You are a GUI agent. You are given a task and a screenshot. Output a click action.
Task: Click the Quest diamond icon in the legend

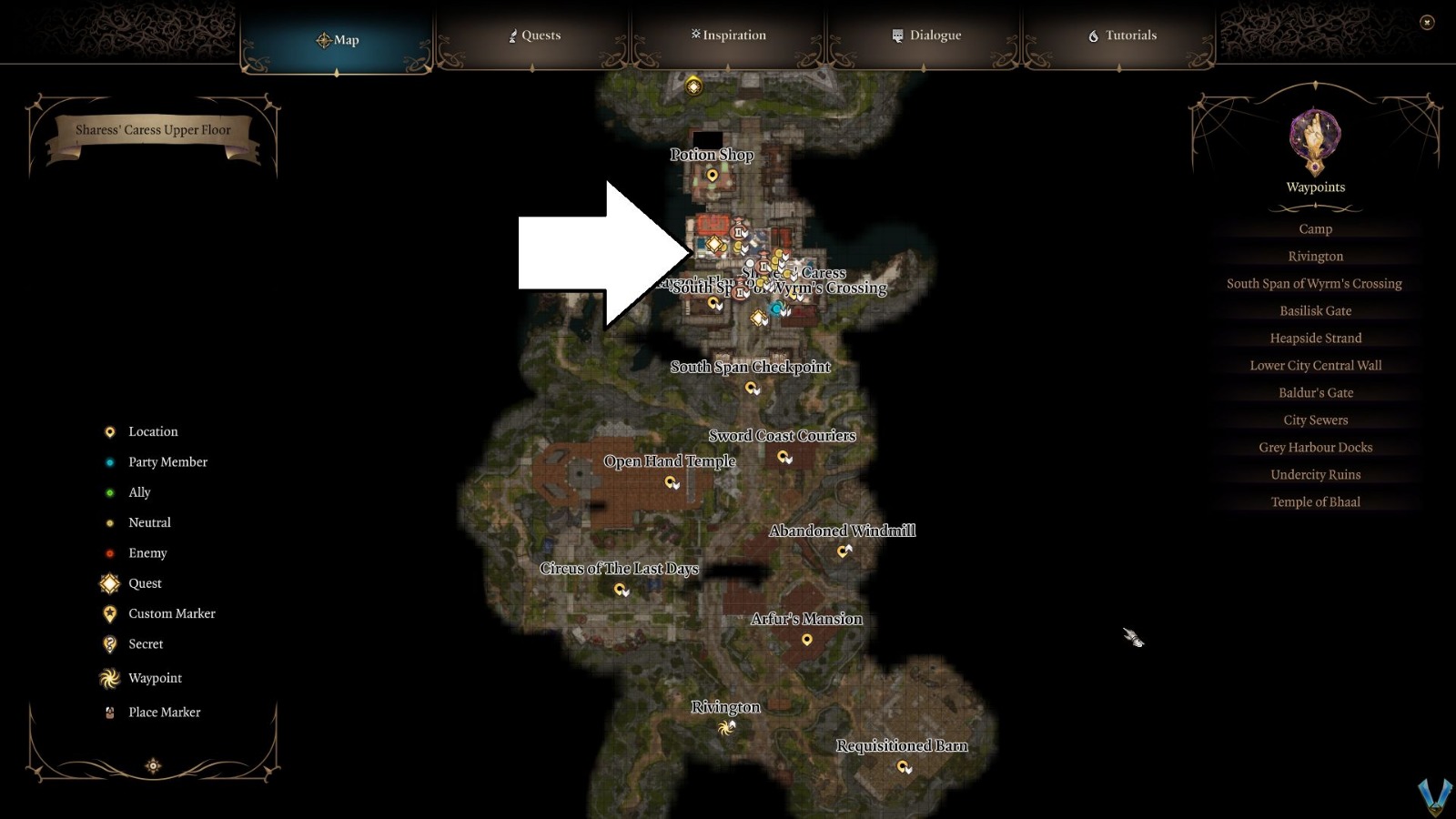[109, 583]
